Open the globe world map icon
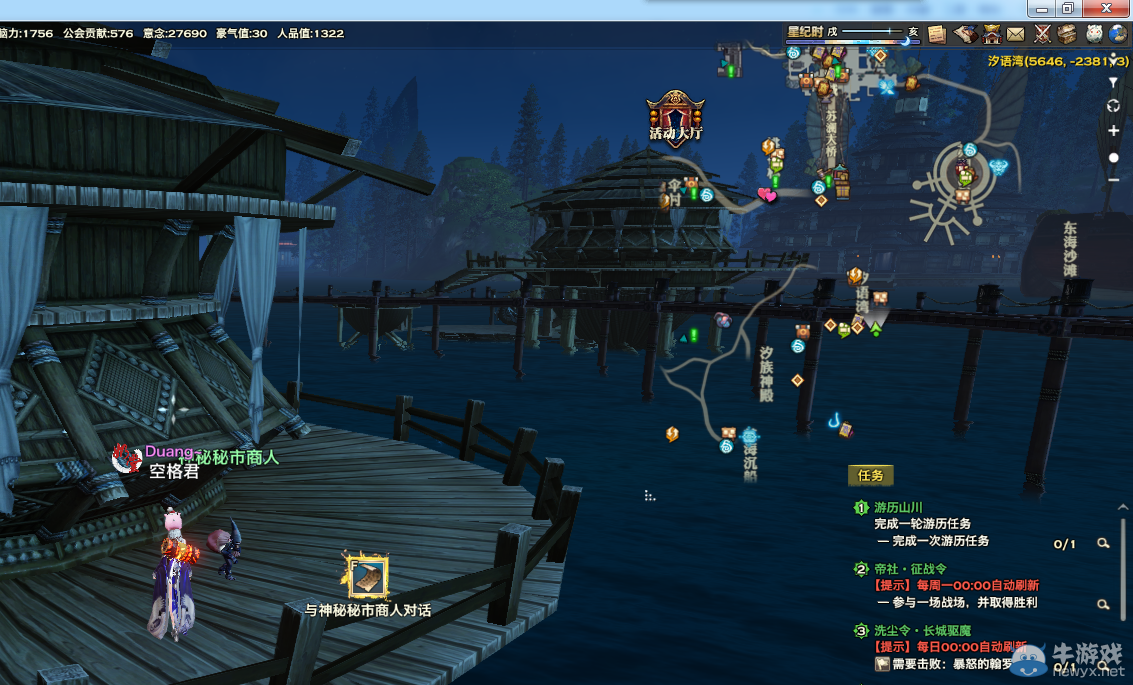This screenshot has height=685, width=1133. click(x=1120, y=34)
